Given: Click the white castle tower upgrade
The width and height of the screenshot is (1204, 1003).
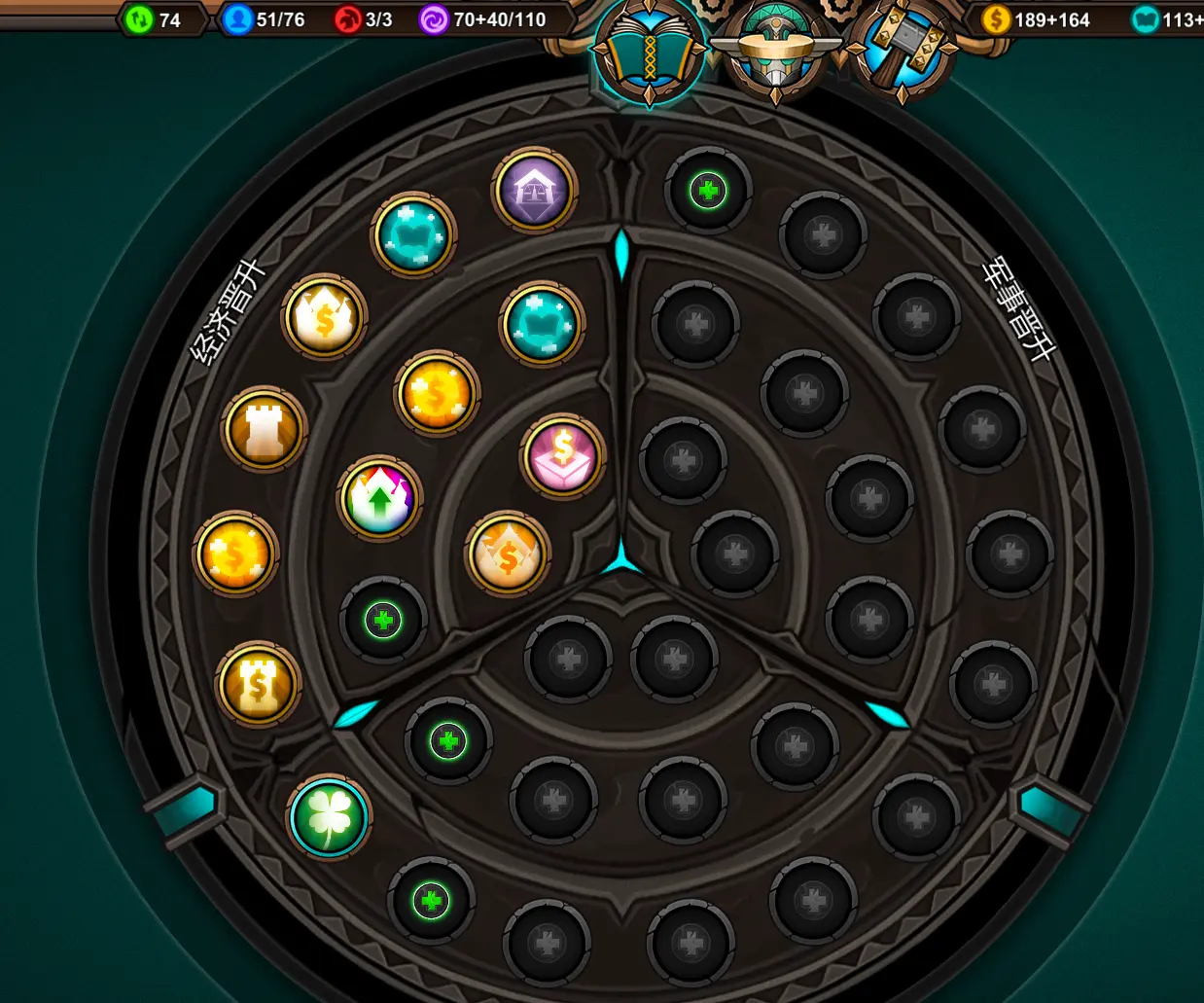Looking at the screenshot, I should click(265, 429).
